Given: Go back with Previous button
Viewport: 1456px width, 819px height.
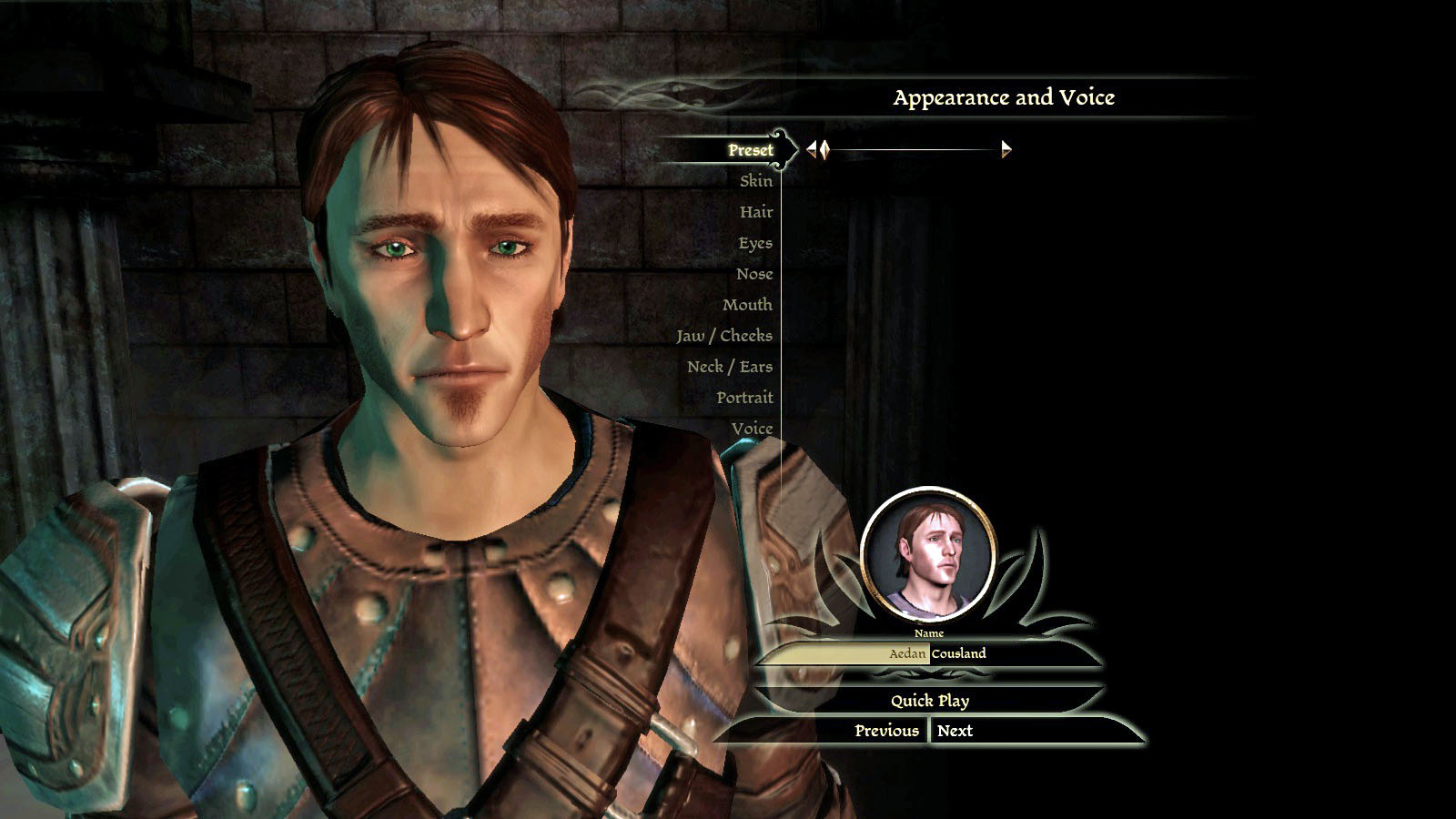Looking at the screenshot, I should coord(886,731).
